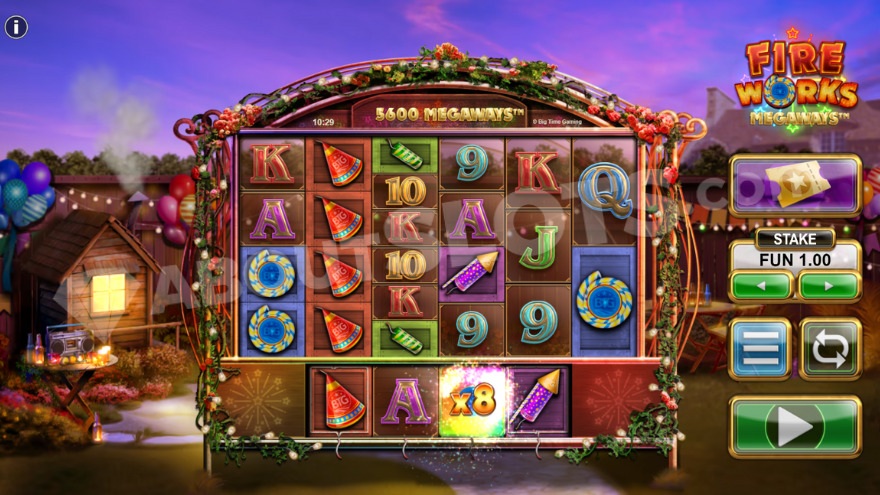The width and height of the screenshot is (880, 495).
Task: Open the game info panel
Action: 16,27
